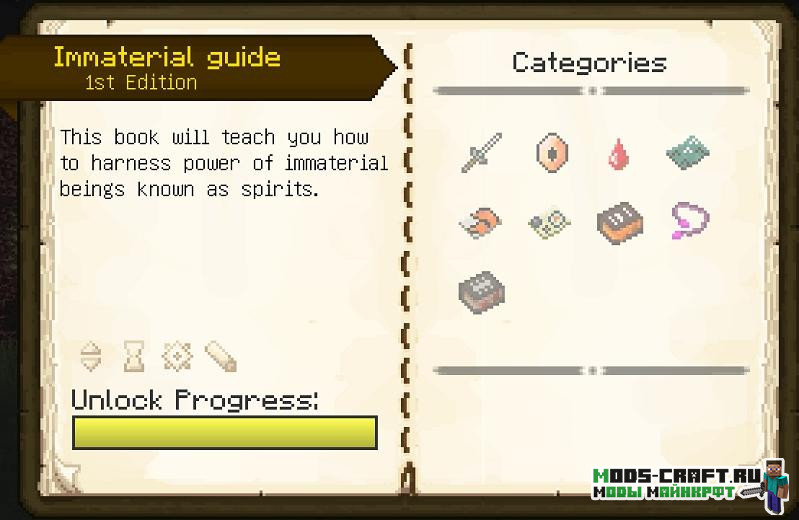Screen dimensions: 799x520
Task: Click the up-down arrows button
Action: tap(91, 355)
